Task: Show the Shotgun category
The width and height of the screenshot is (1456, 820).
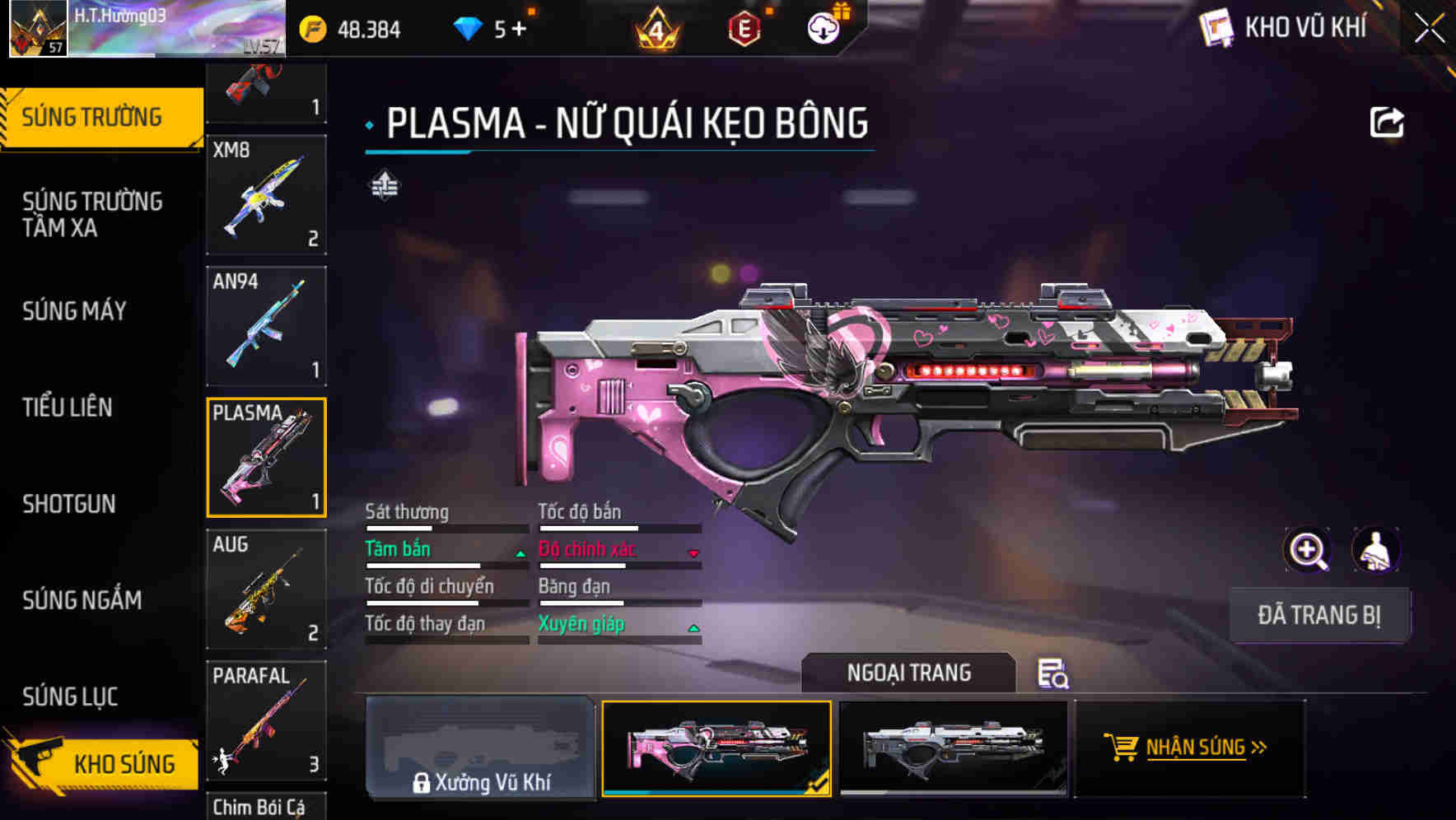Action: point(69,504)
